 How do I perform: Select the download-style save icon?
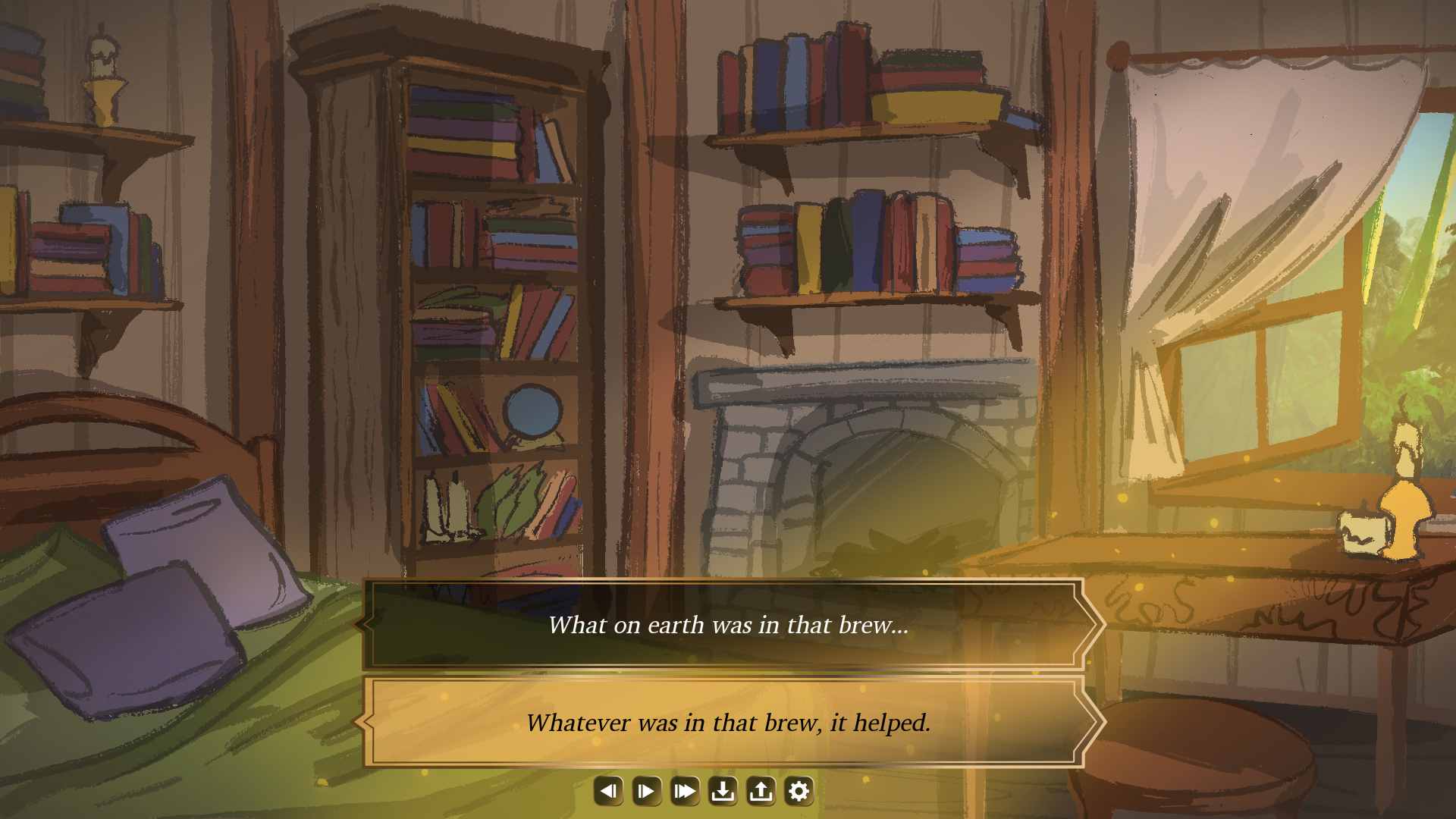pos(723,790)
